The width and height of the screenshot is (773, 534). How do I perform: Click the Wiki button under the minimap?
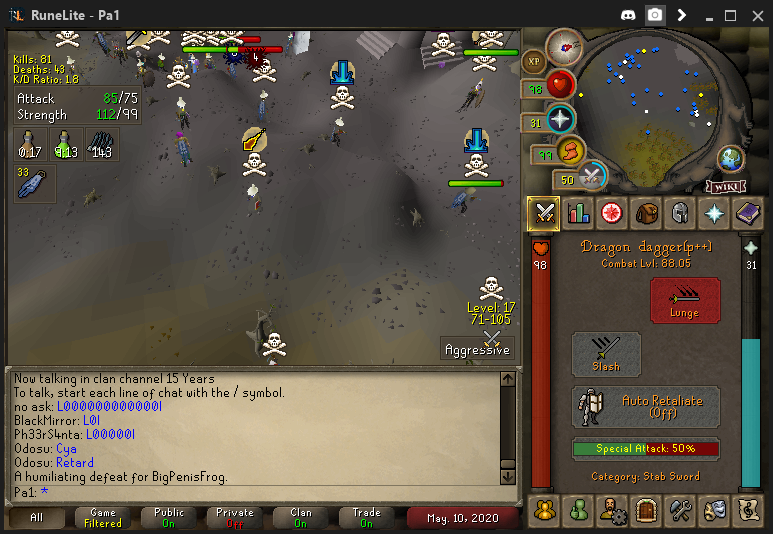(726, 186)
